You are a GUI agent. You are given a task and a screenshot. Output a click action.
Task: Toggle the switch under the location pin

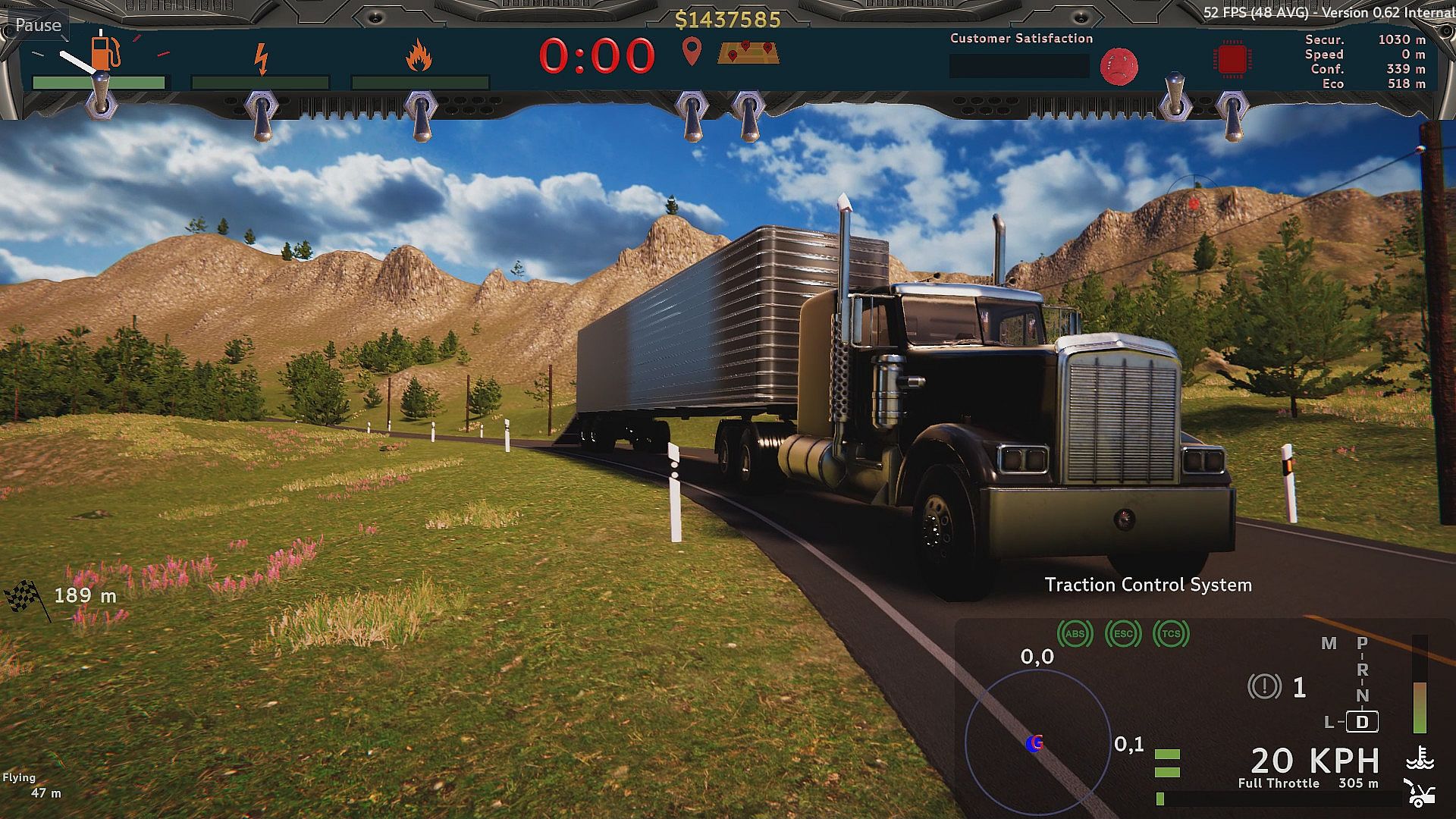pyautogui.click(x=691, y=114)
